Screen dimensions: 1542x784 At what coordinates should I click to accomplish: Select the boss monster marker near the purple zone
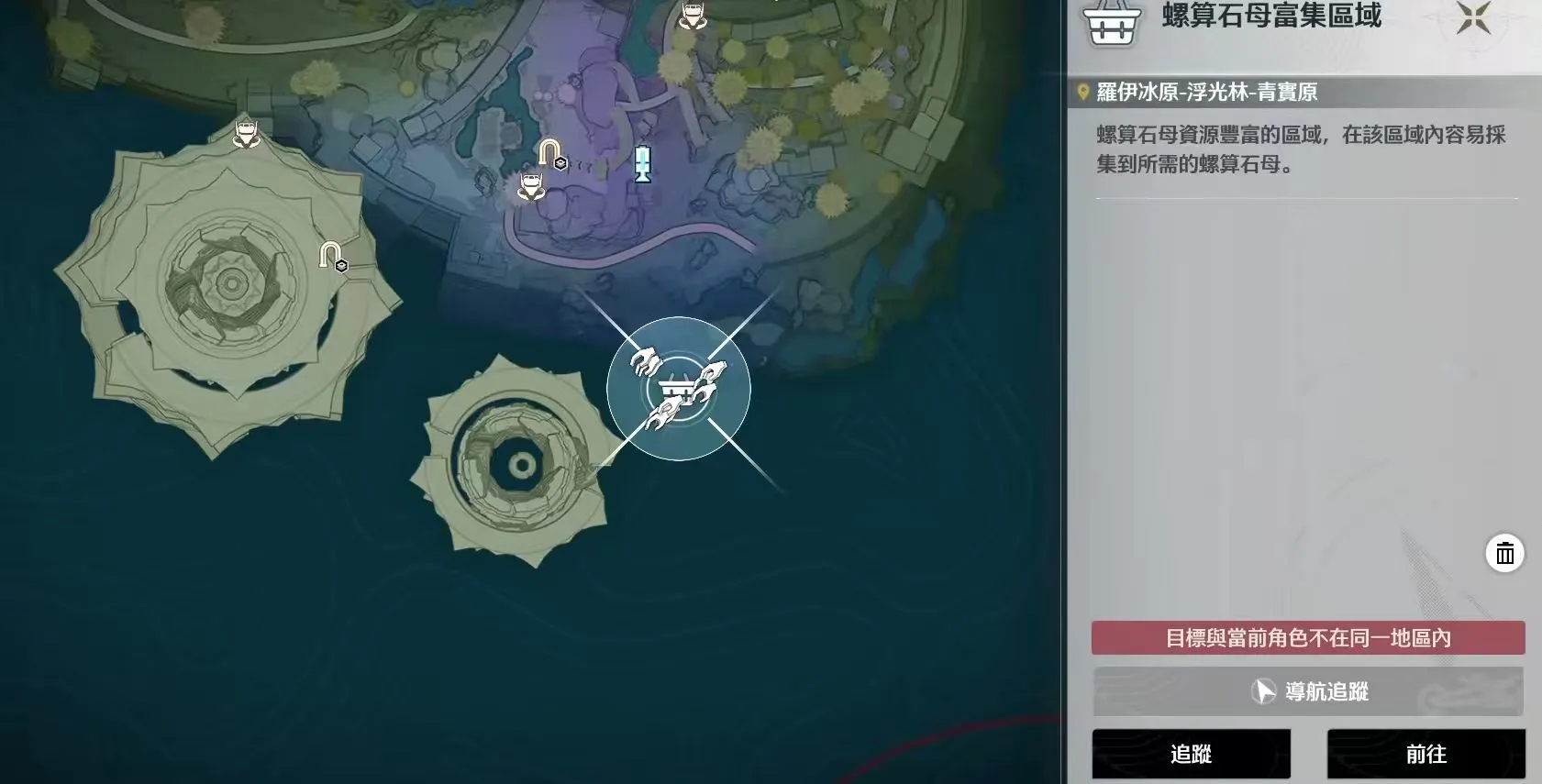(529, 185)
